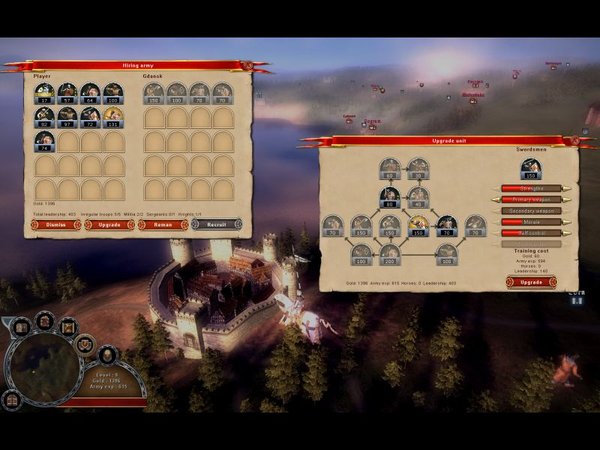Dismiss the selected unit from the army

pos(56,224)
